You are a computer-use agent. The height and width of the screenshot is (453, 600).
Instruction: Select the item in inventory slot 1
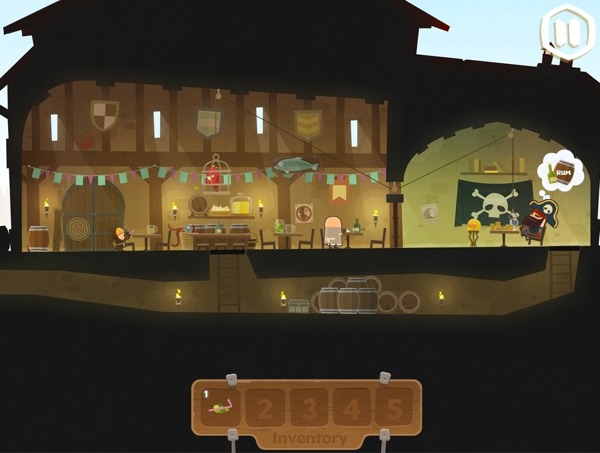[x=224, y=406]
